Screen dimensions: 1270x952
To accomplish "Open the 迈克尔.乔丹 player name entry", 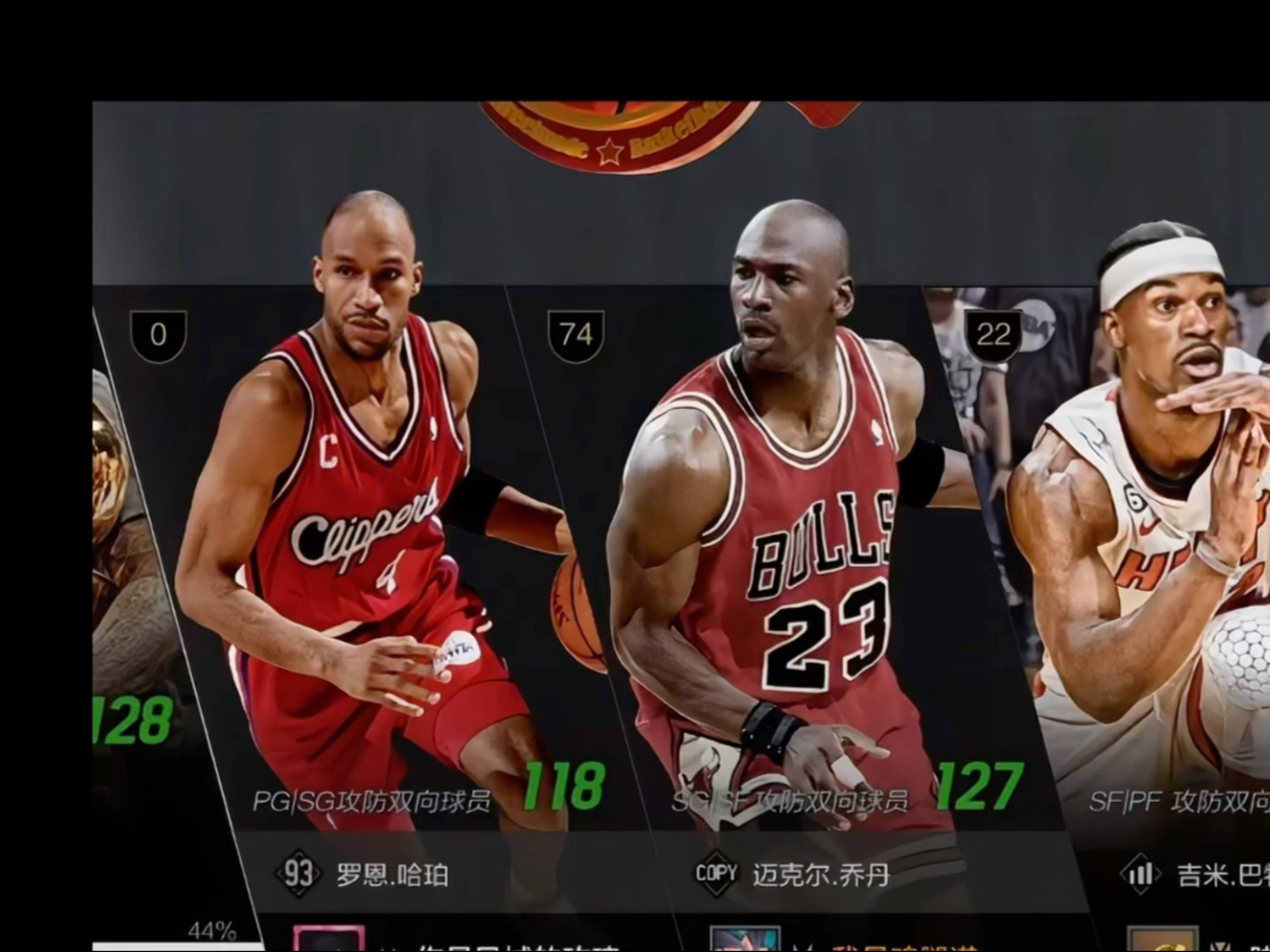I will 824,873.
